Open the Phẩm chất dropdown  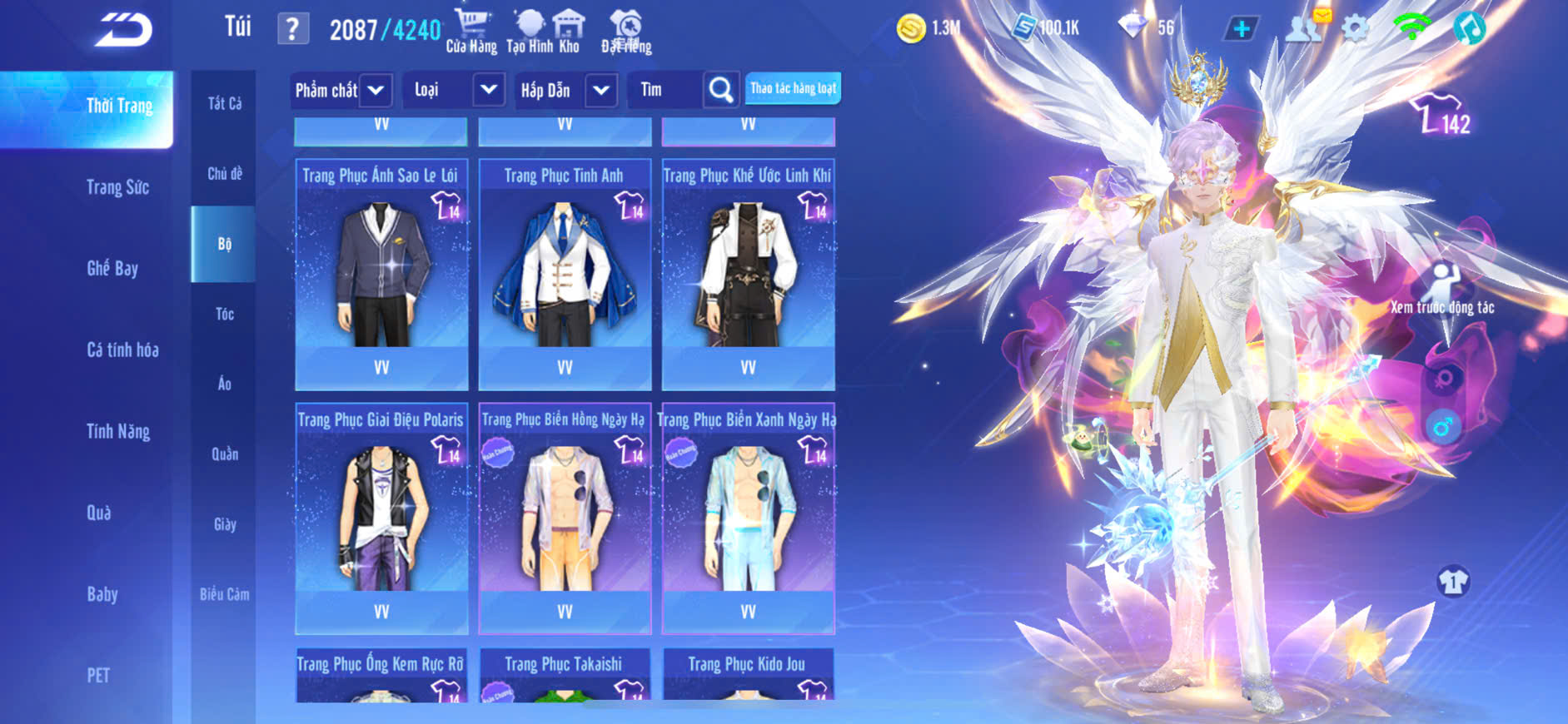340,90
